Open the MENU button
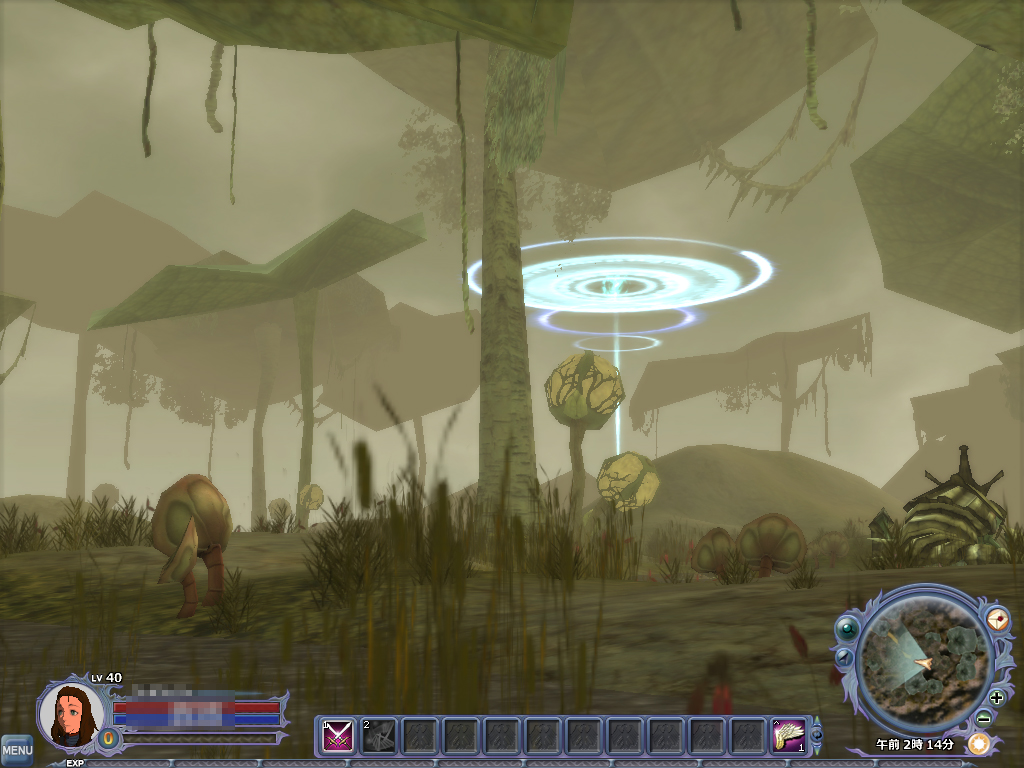The image size is (1024, 768). [x=16, y=749]
